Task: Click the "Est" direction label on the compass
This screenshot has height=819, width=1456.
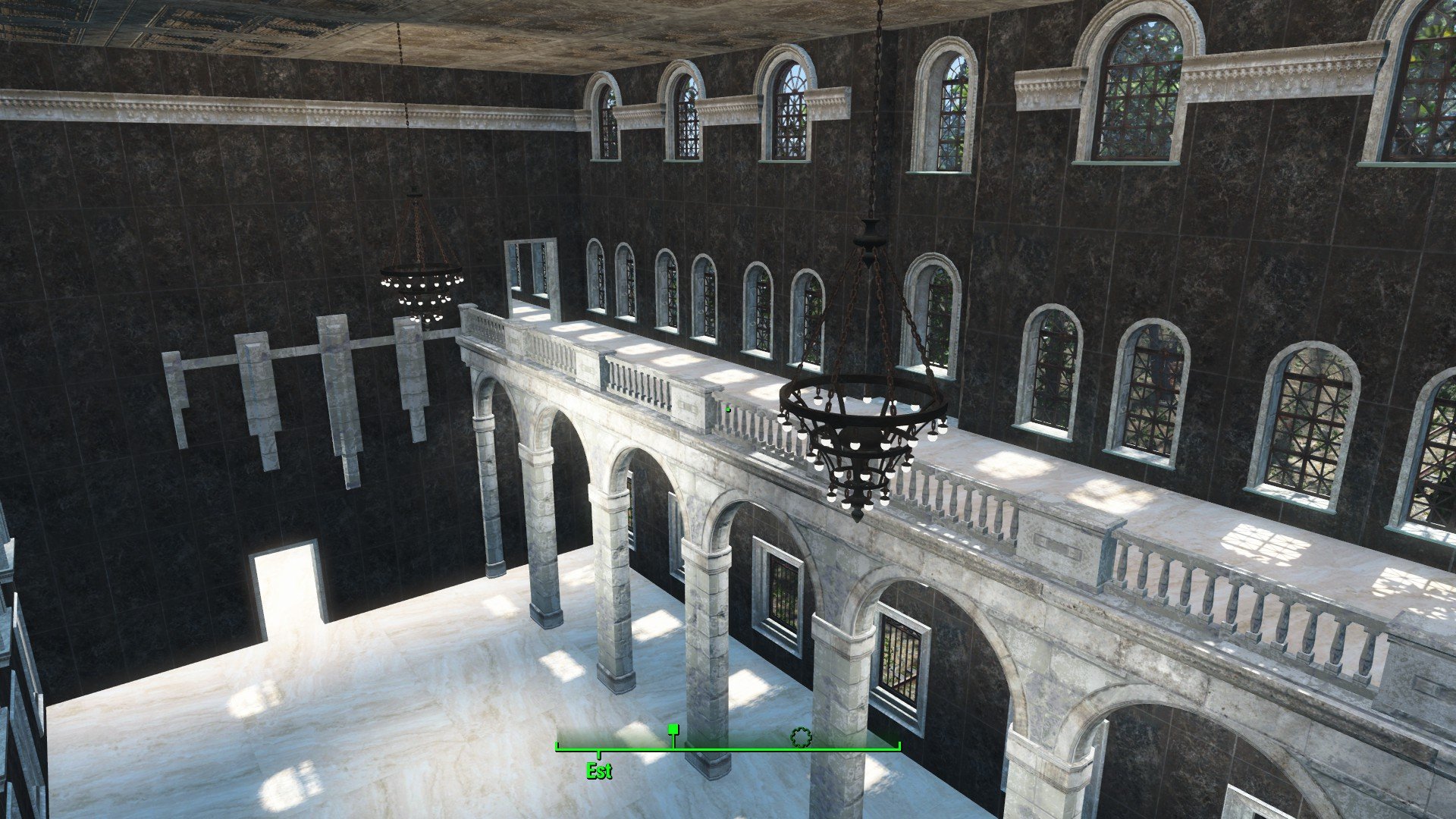Action: click(x=598, y=771)
